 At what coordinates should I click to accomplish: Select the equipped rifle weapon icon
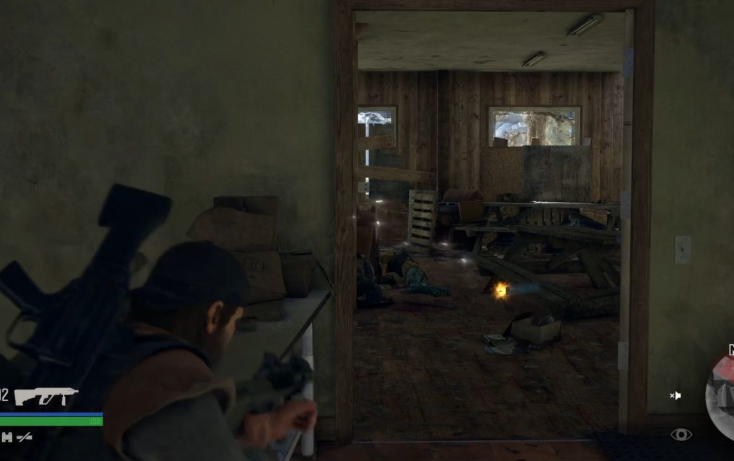[x=46, y=396]
